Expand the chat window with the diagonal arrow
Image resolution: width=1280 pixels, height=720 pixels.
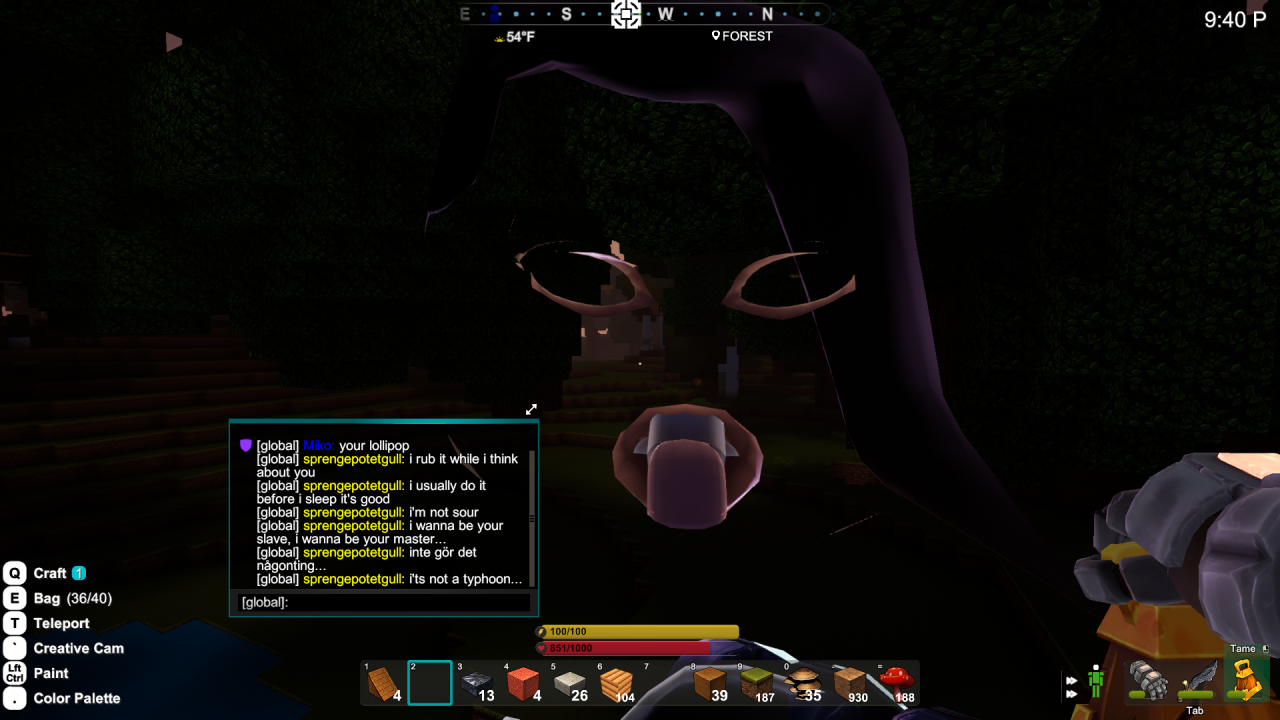tap(531, 409)
